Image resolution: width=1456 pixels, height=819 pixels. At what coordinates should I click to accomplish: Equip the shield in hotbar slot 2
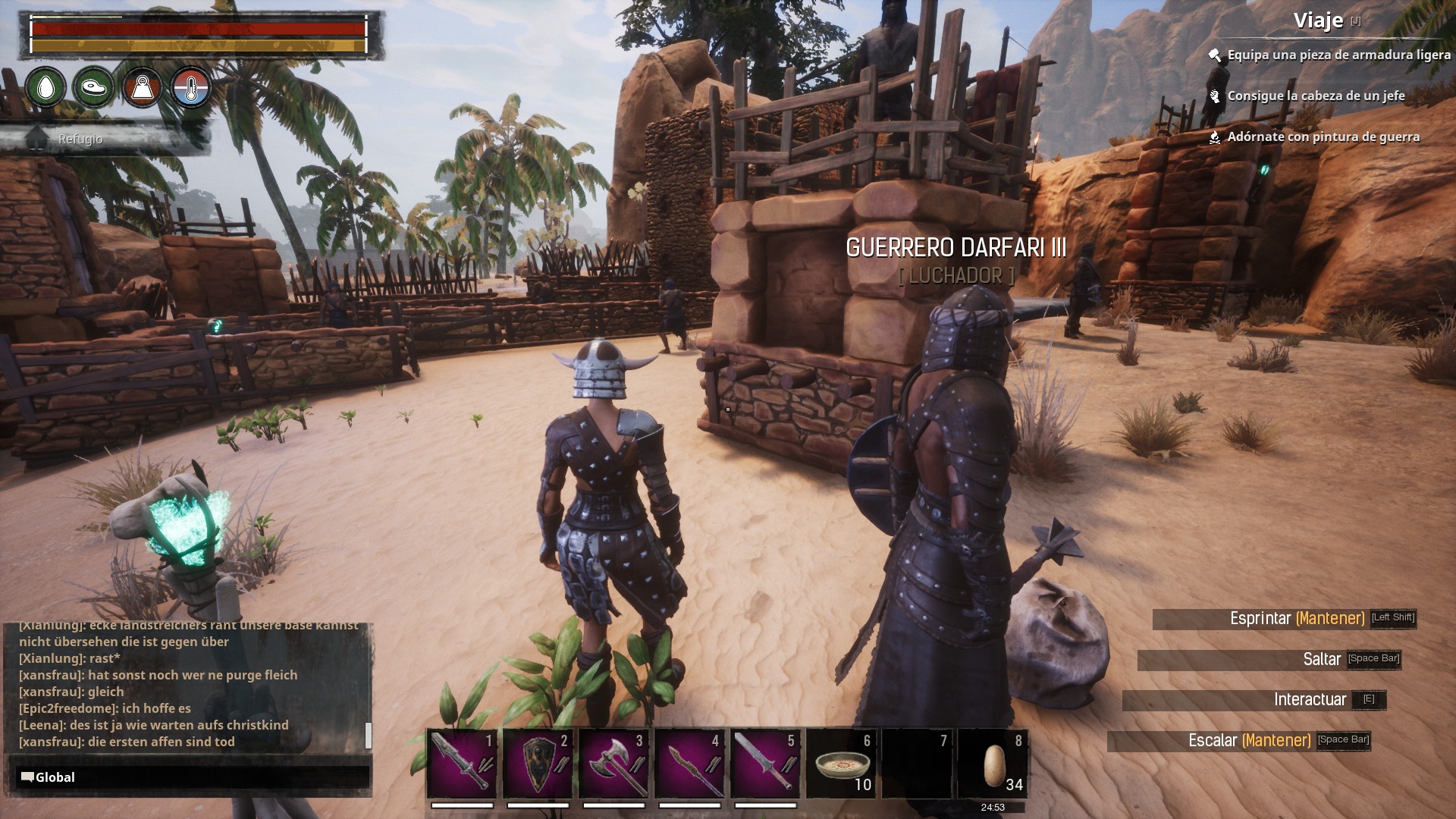point(538,764)
